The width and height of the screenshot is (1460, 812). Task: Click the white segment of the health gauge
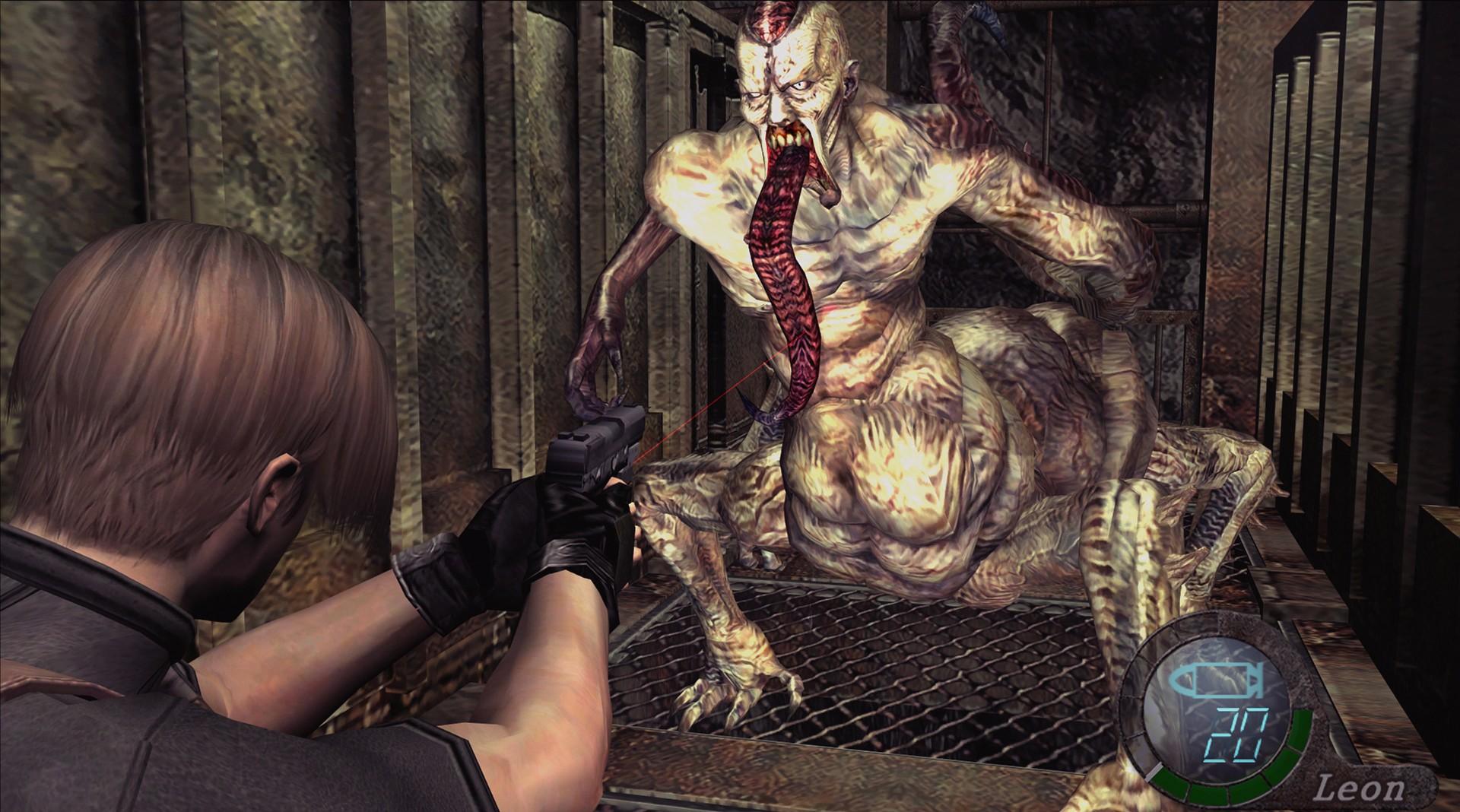click(x=1153, y=772)
